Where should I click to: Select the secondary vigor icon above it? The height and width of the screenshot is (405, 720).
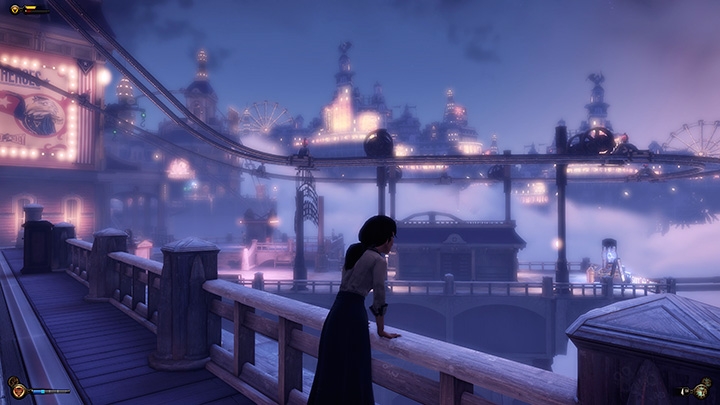coord(11,380)
